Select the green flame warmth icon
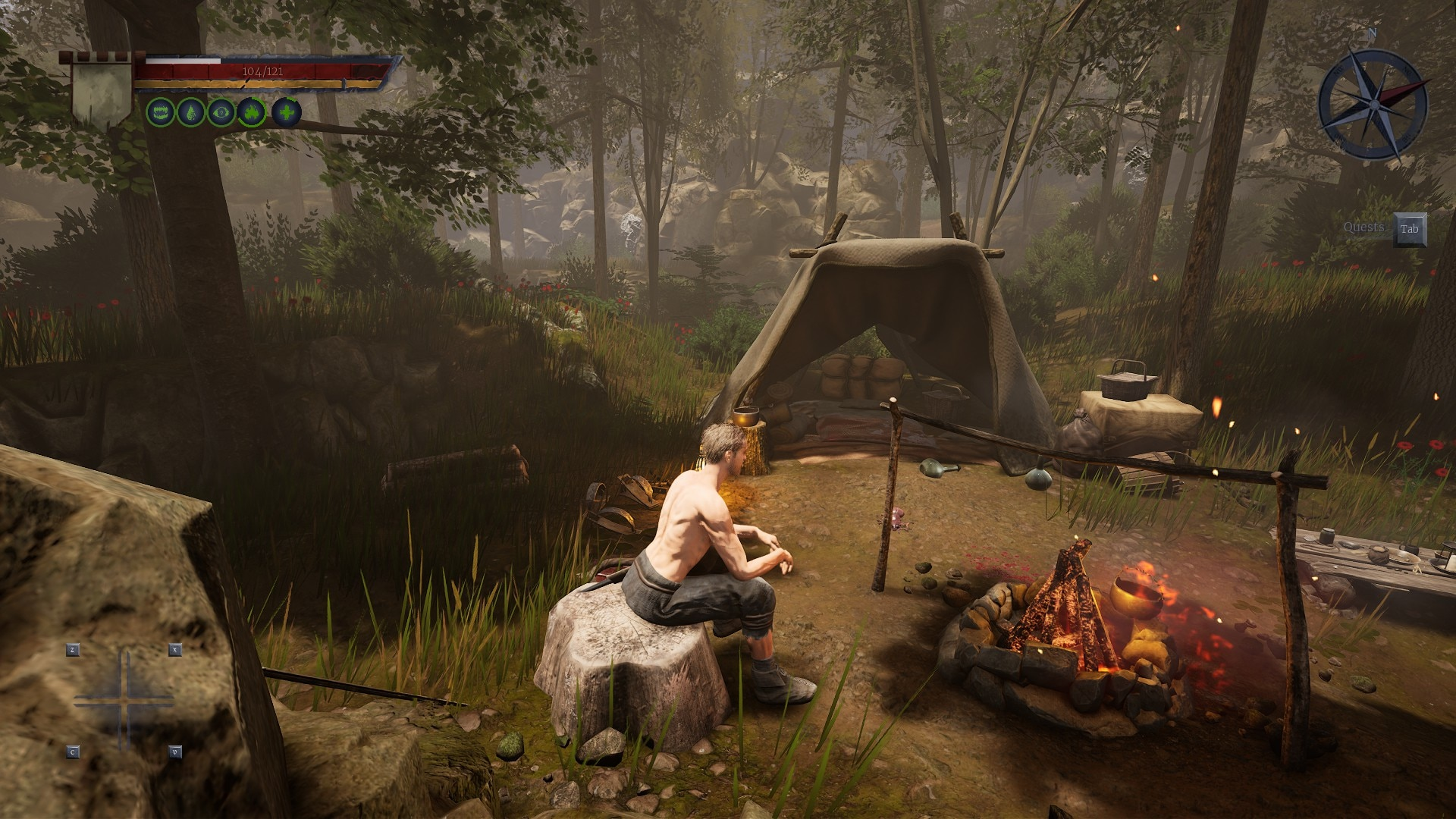Viewport: 1456px width, 819px height. tap(252, 113)
